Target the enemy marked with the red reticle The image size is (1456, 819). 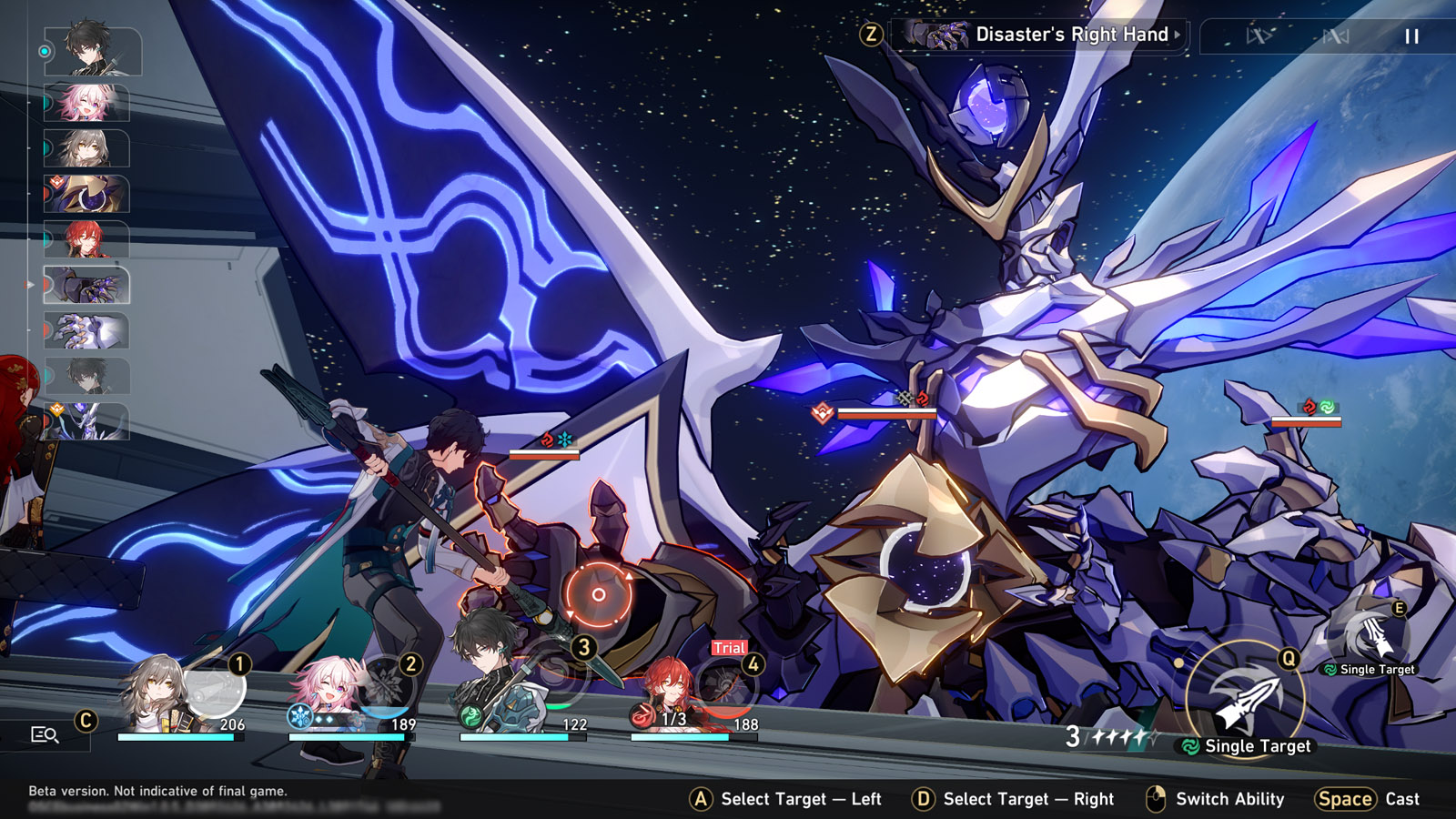[x=598, y=594]
